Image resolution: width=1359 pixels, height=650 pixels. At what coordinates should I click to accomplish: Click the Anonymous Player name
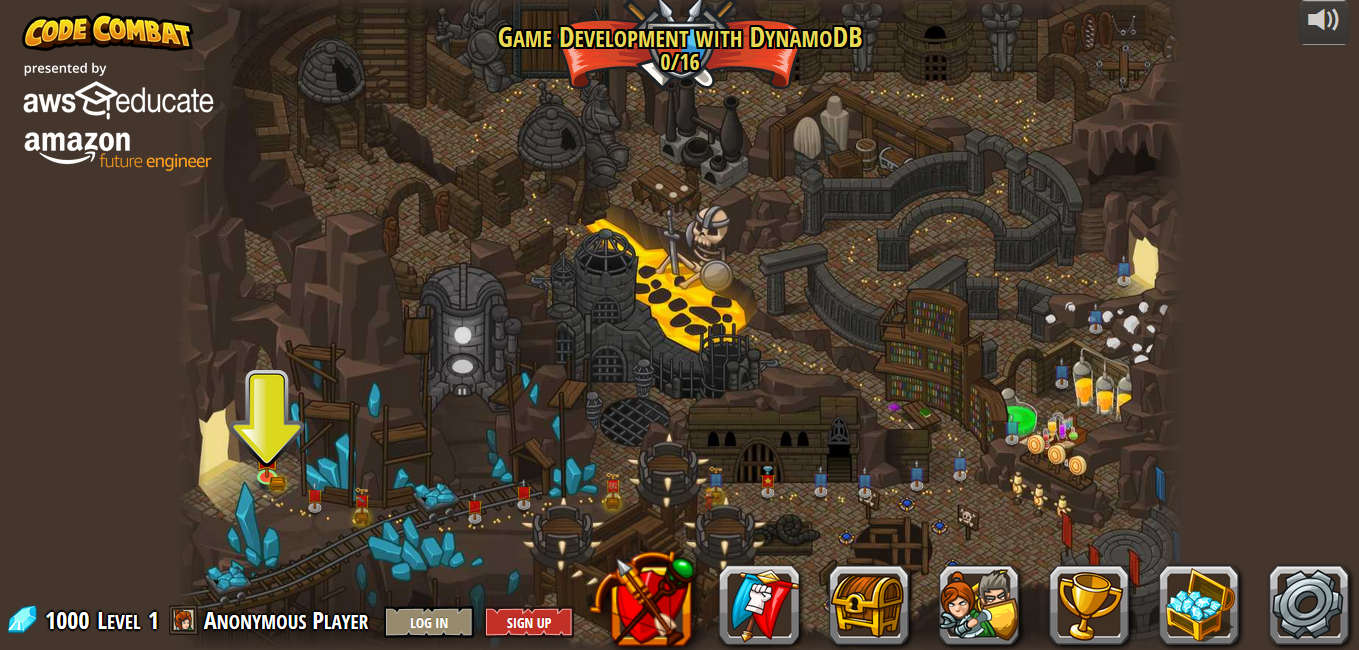coord(285,621)
